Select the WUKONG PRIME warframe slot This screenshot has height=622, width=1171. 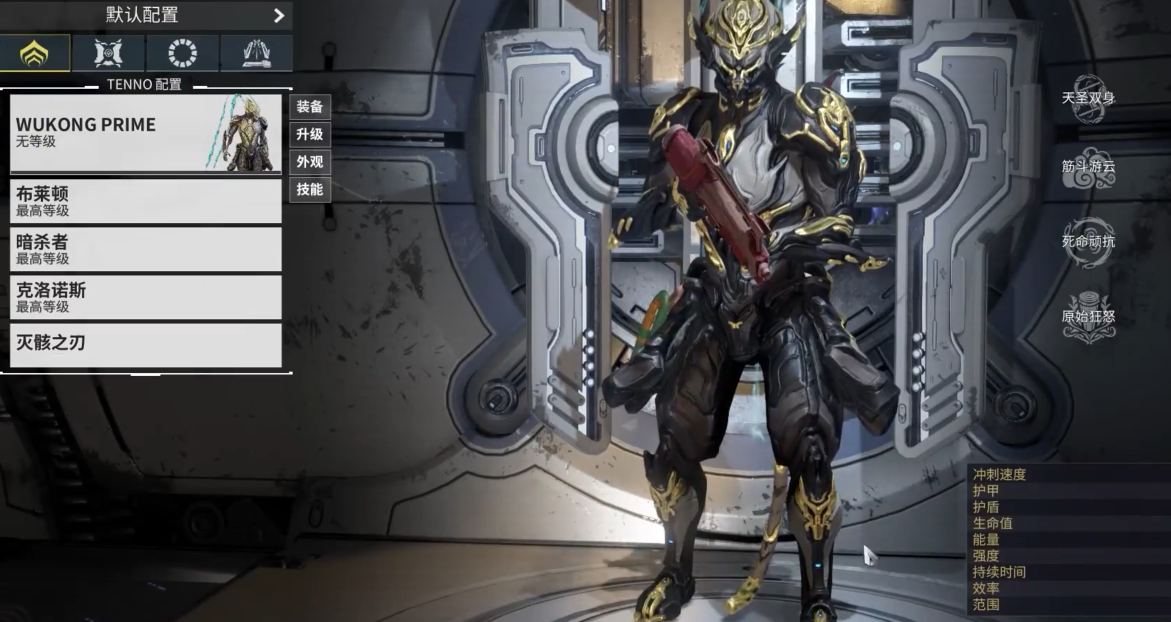(x=146, y=133)
